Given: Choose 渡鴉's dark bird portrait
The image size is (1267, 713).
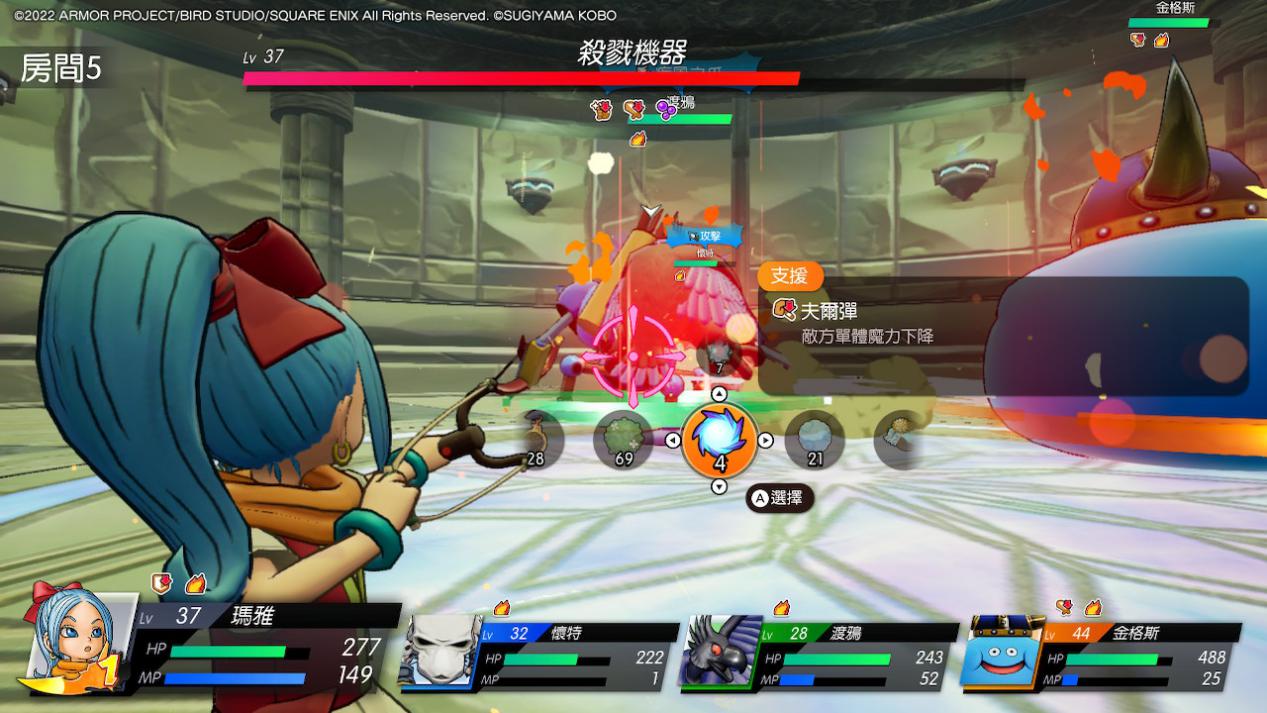Looking at the screenshot, I should click(720, 651).
